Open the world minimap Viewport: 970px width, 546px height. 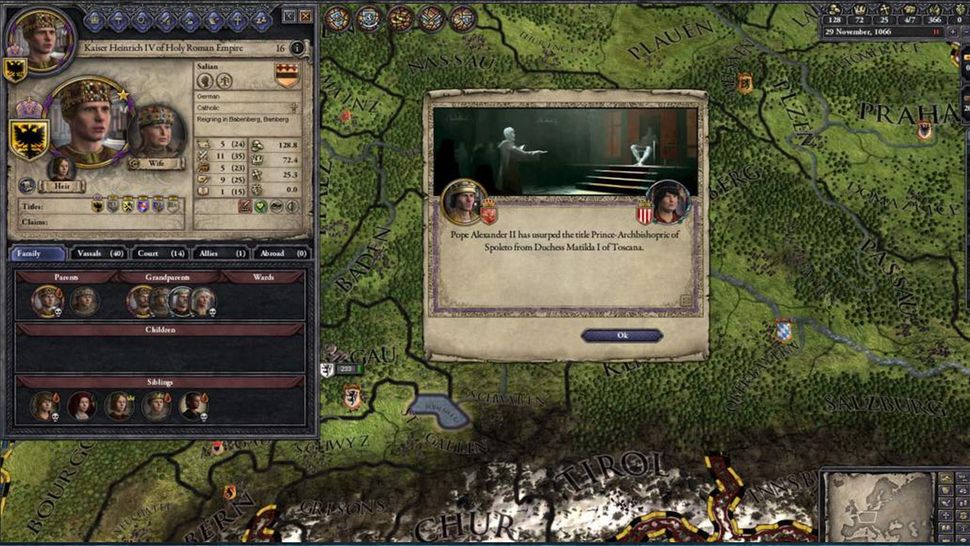tap(878, 506)
